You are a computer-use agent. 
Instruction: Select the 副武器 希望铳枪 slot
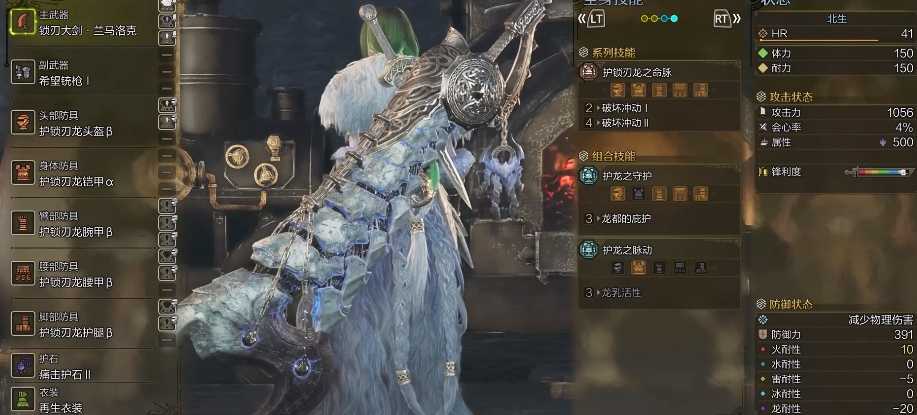tap(82, 72)
